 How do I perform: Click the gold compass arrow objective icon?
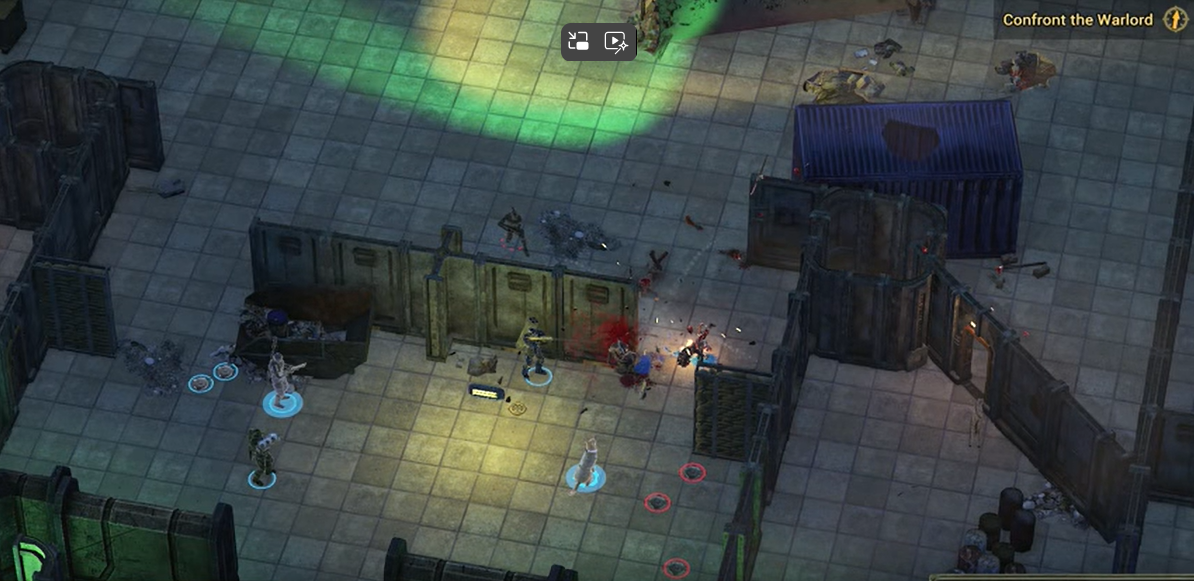point(1175,20)
